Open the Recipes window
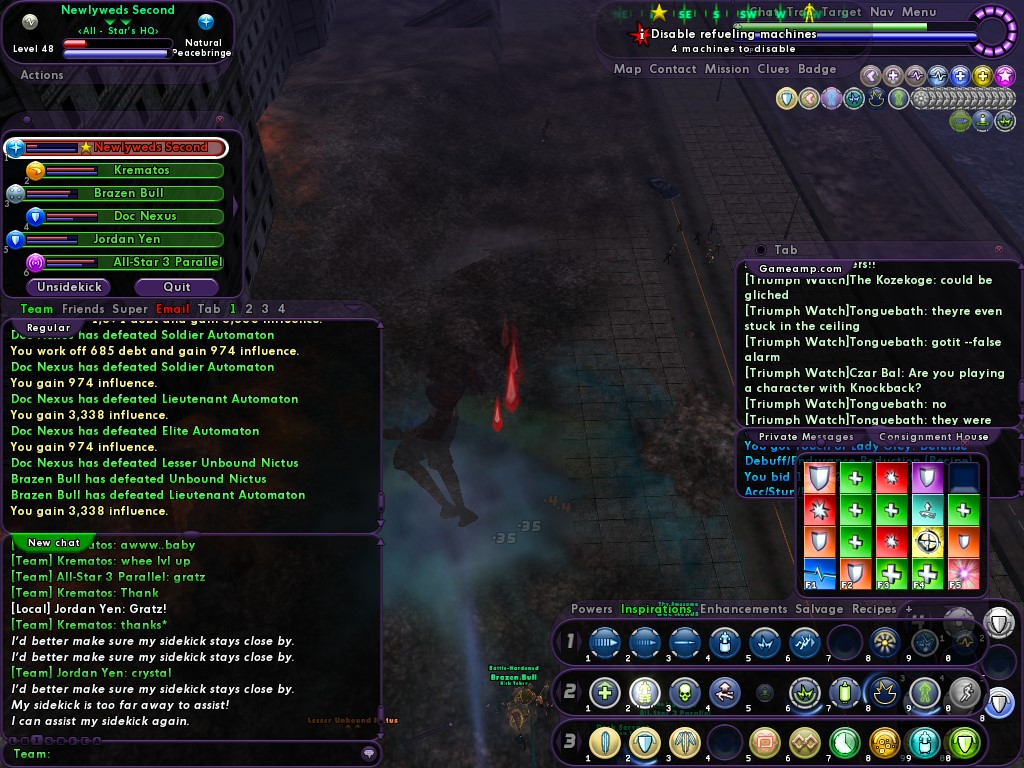 [873, 609]
